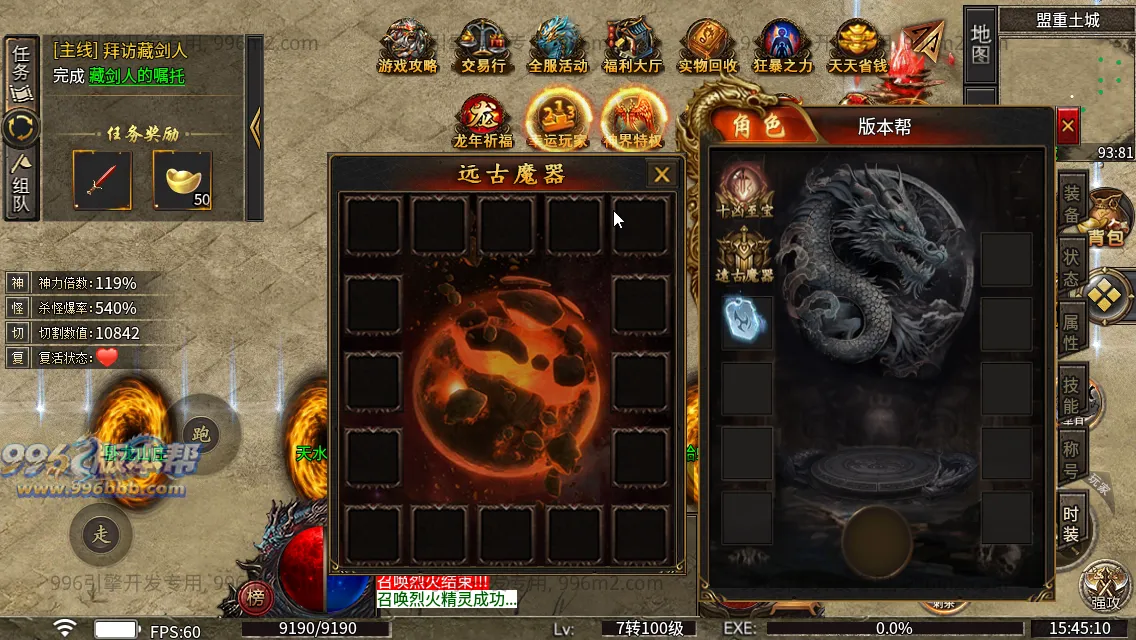1136x640 pixels.
Task: Open the 地图 map button
Action: [x=980, y=42]
